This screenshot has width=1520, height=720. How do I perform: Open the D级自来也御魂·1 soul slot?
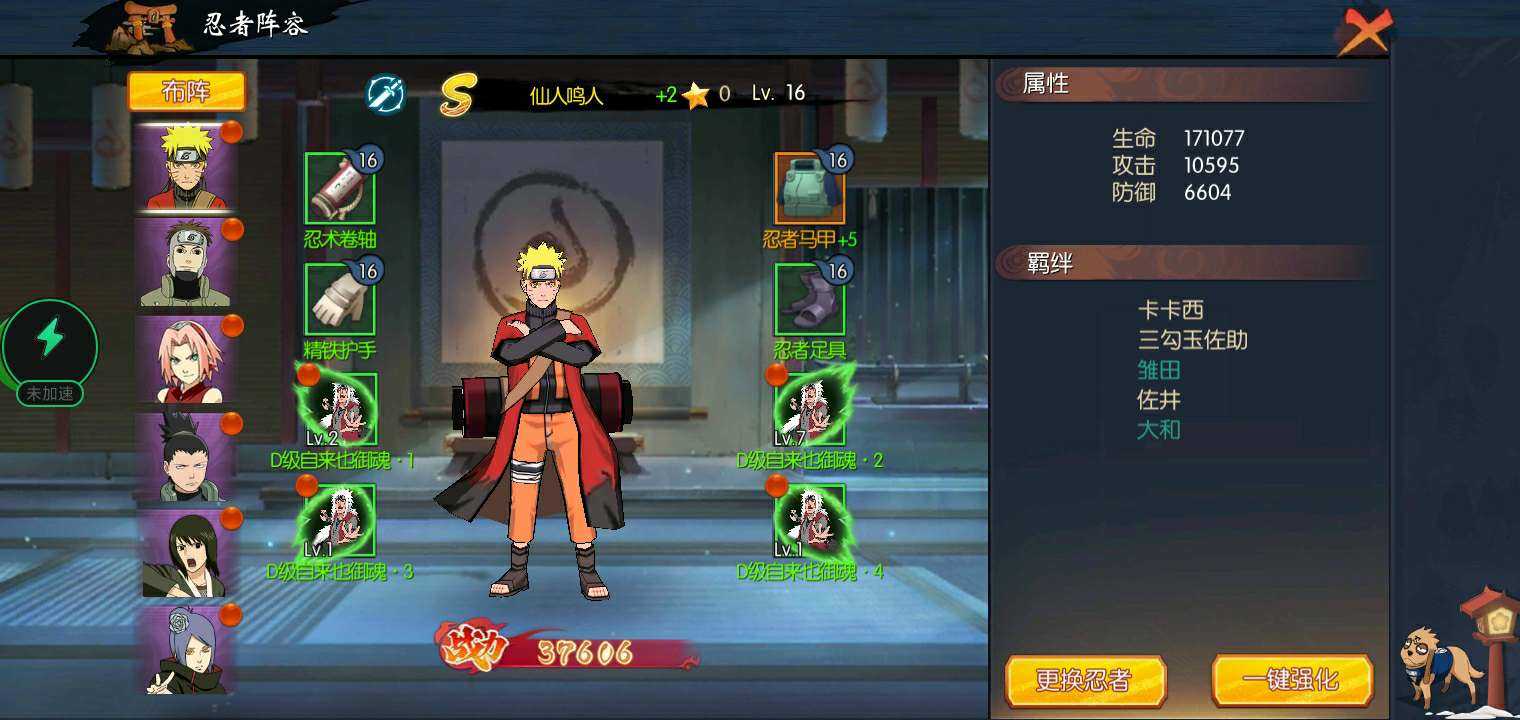click(340, 409)
